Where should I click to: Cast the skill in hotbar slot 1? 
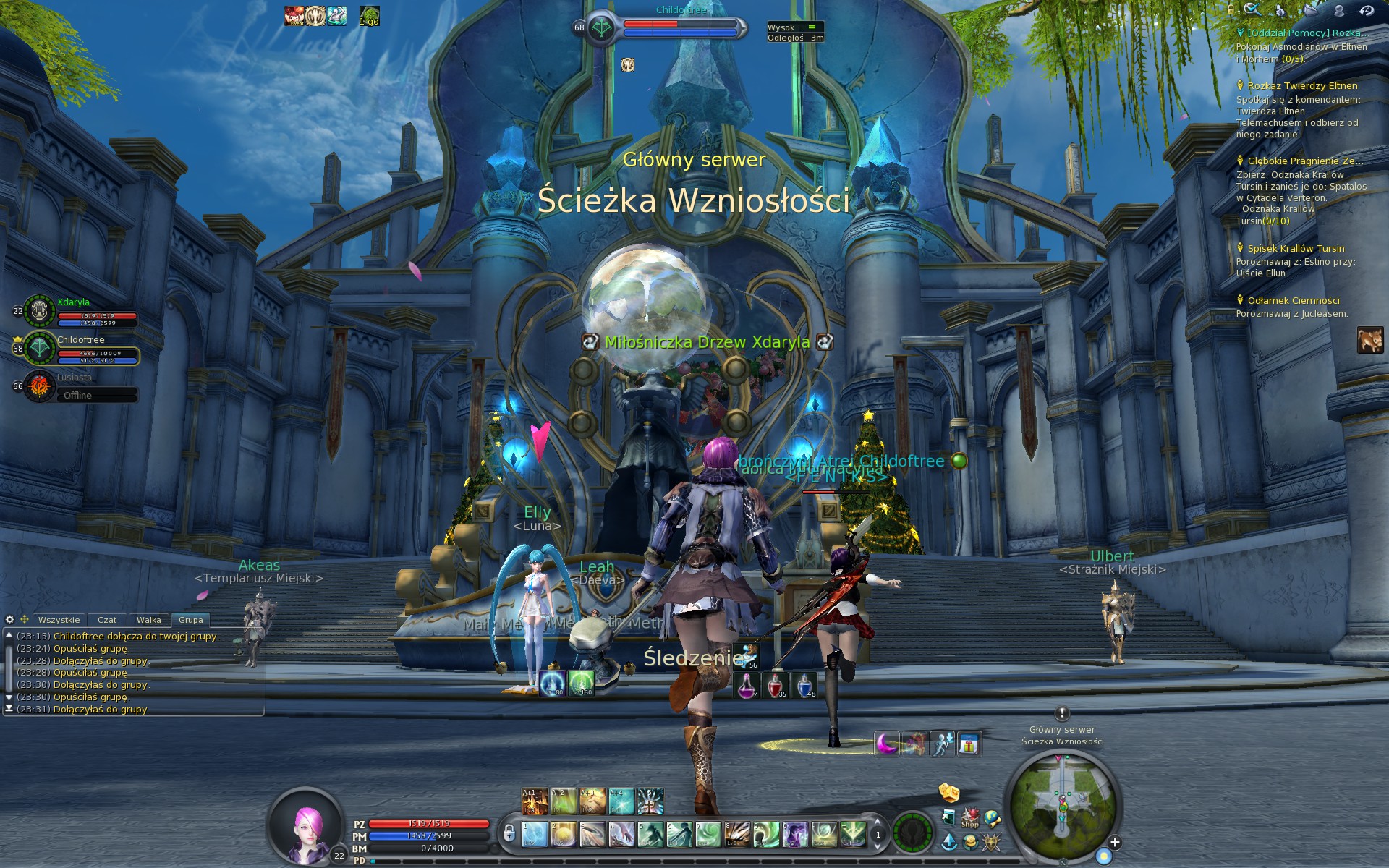[x=535, y=835]
